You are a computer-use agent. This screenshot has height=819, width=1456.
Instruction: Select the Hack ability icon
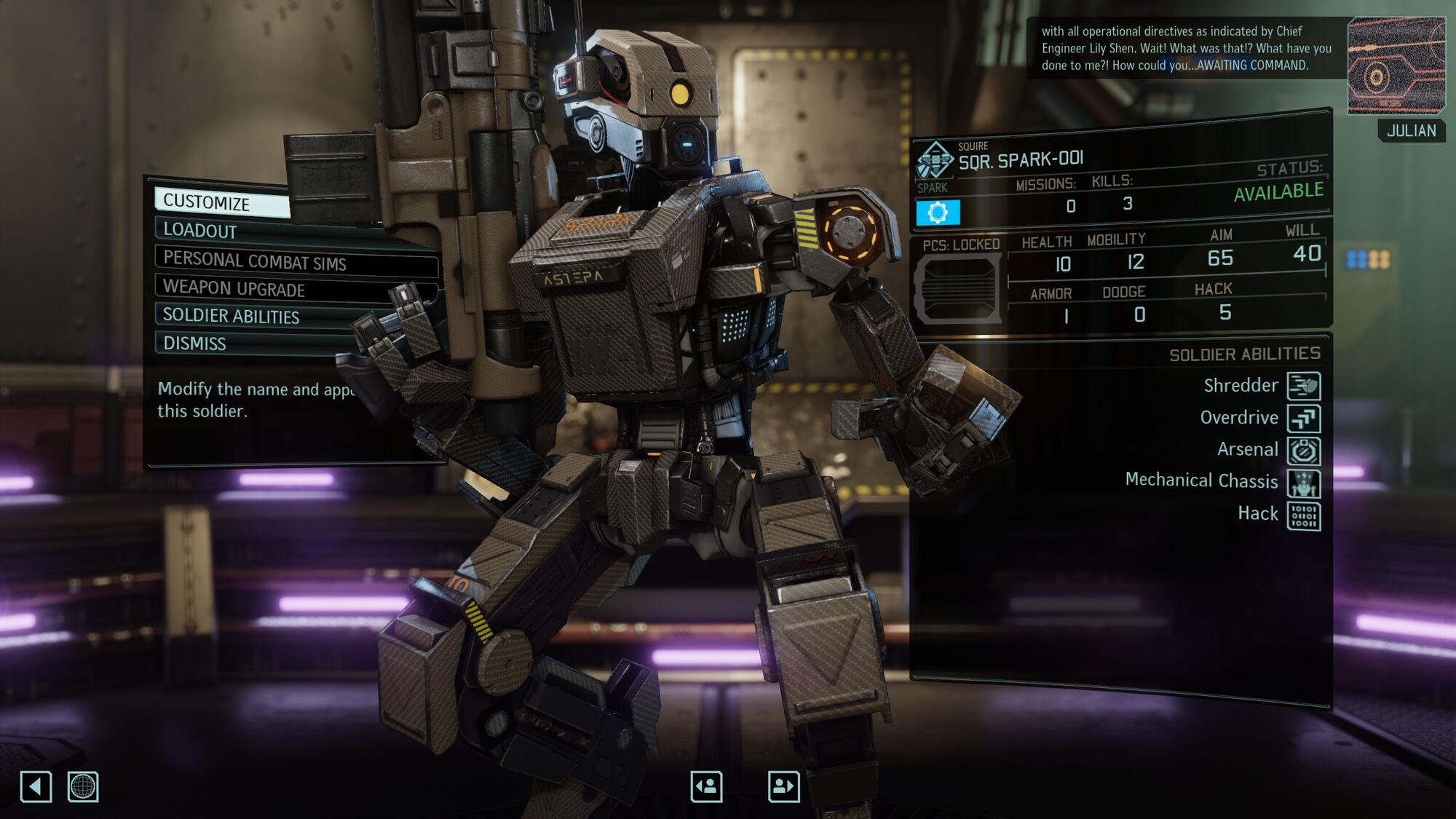click(1303, 515)
